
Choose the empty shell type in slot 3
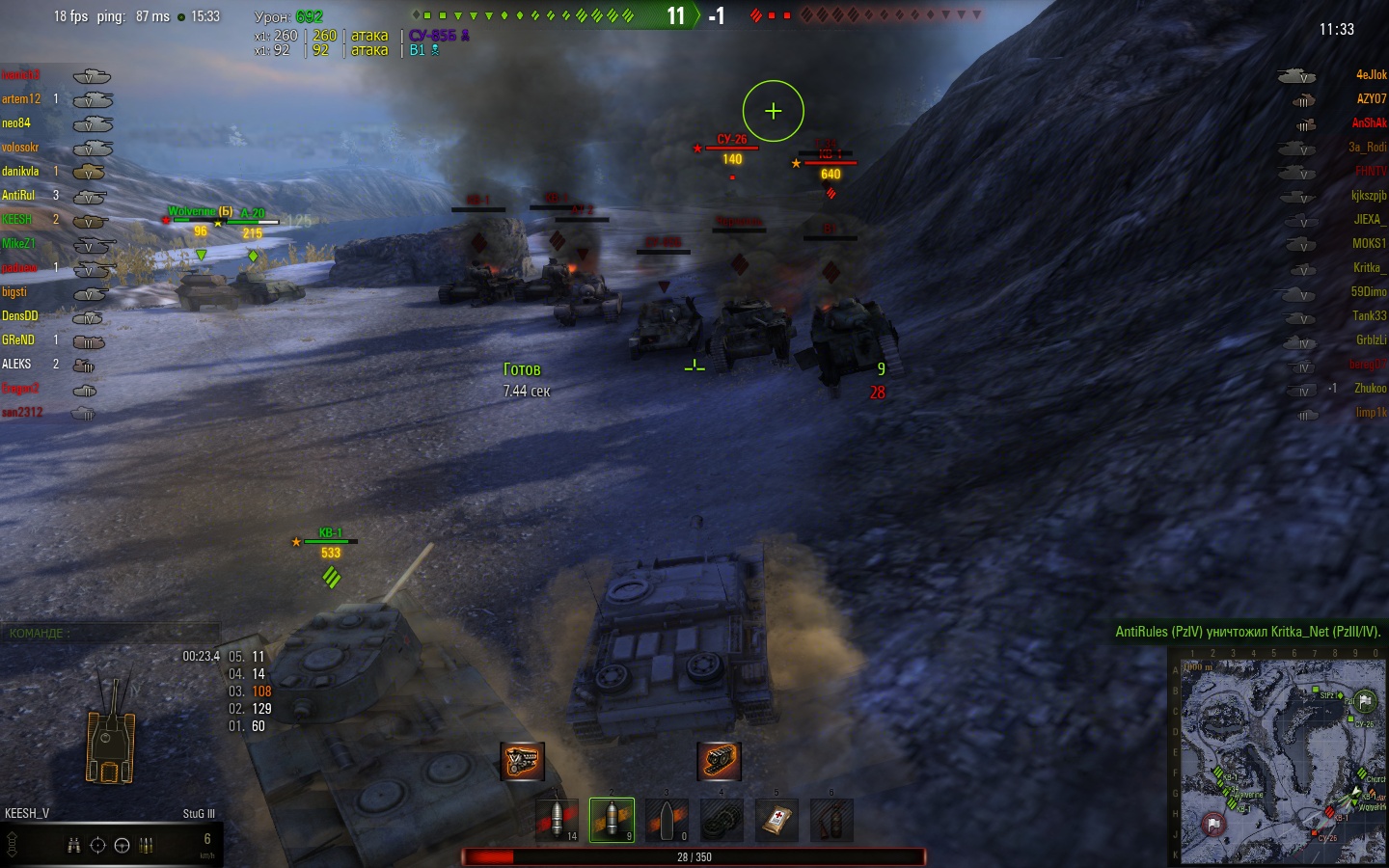[667, 820]
